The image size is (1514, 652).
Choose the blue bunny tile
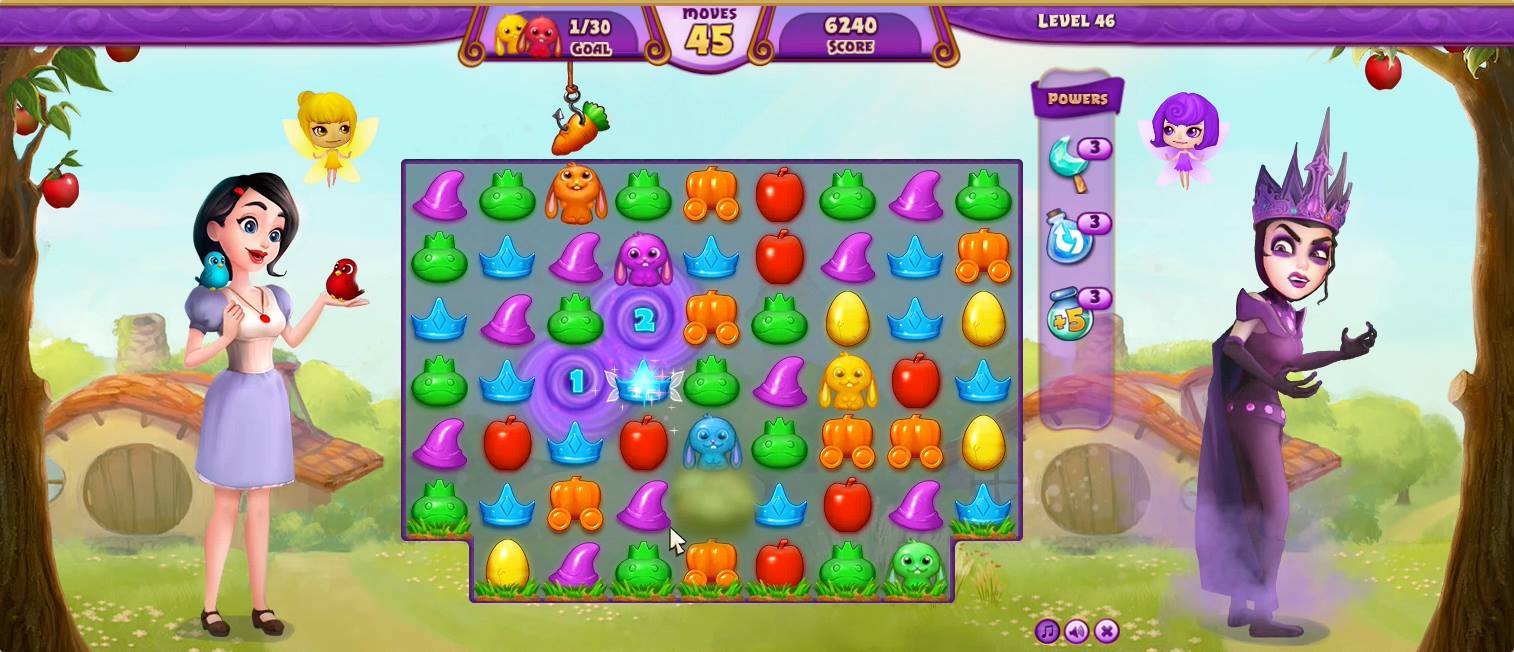tap(711, 444)
